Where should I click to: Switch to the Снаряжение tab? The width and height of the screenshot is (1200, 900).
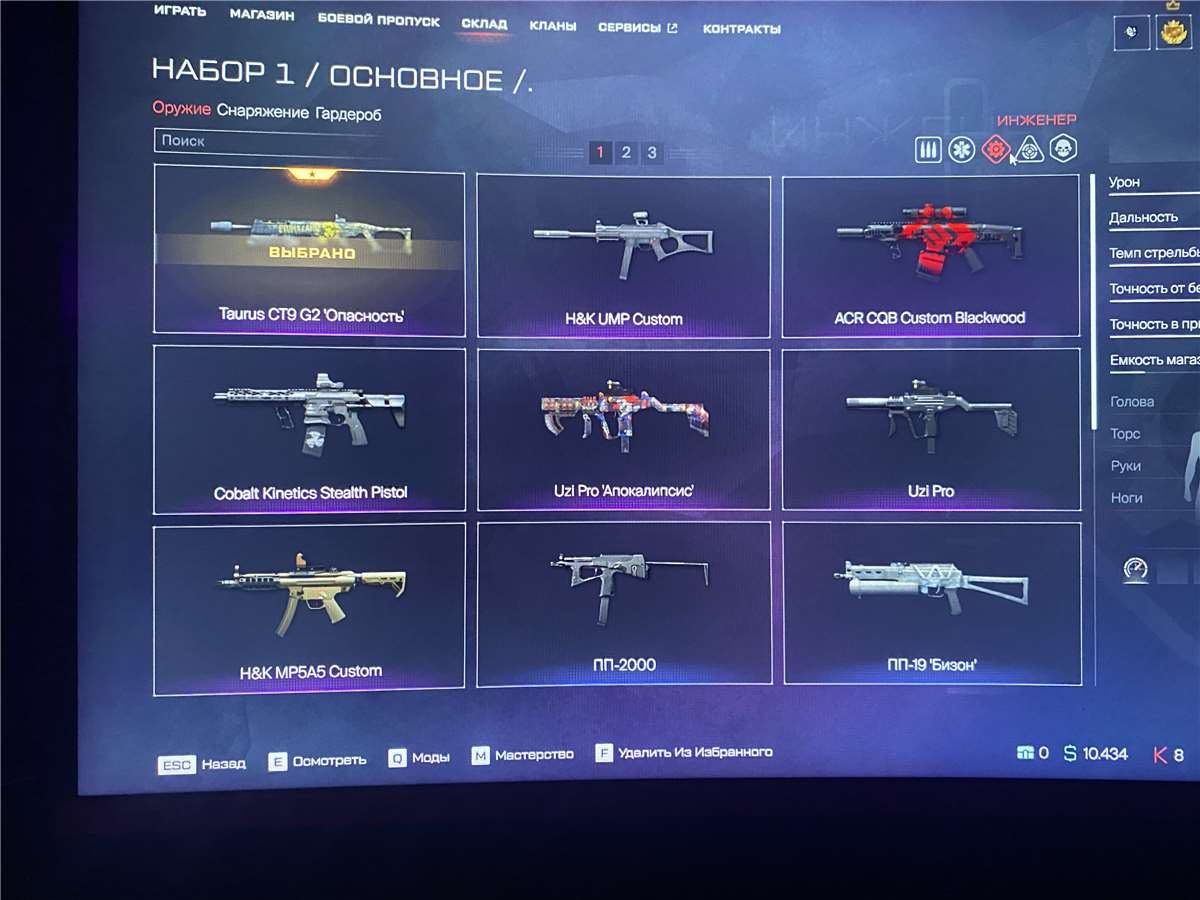(263, 112)
